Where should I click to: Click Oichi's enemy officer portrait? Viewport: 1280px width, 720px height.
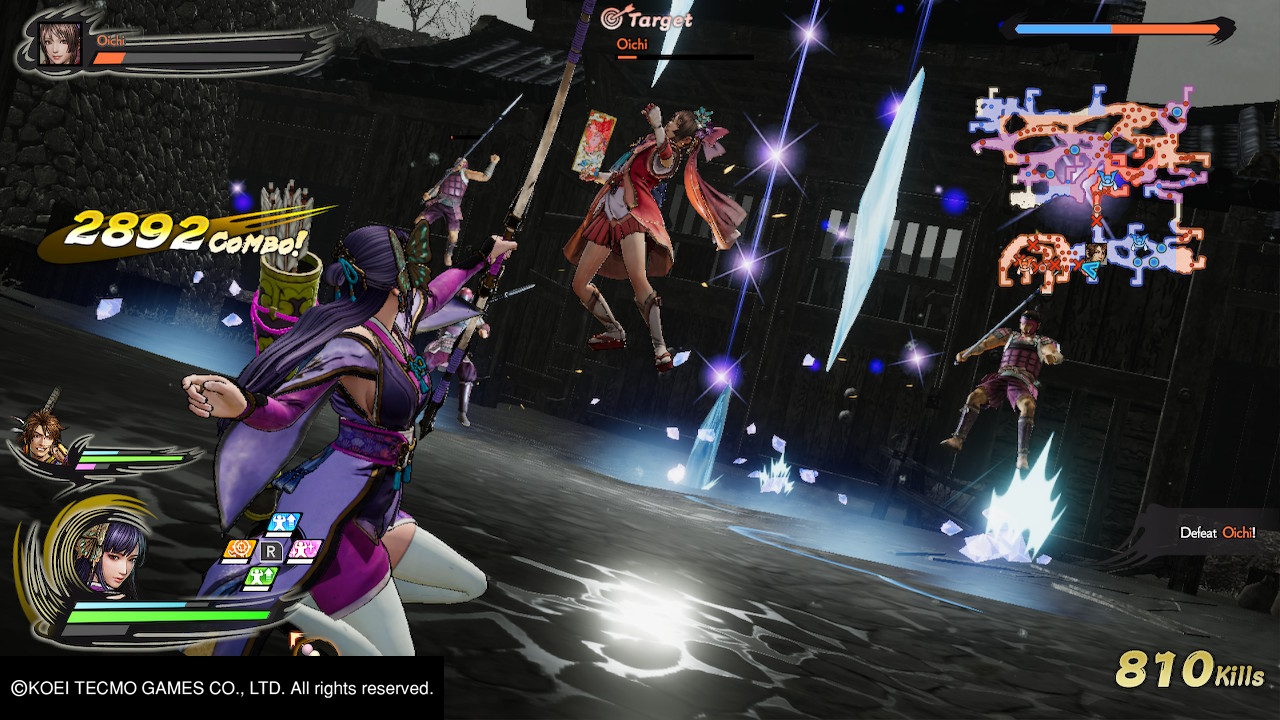pyautogui.click(x=59, y=44)
